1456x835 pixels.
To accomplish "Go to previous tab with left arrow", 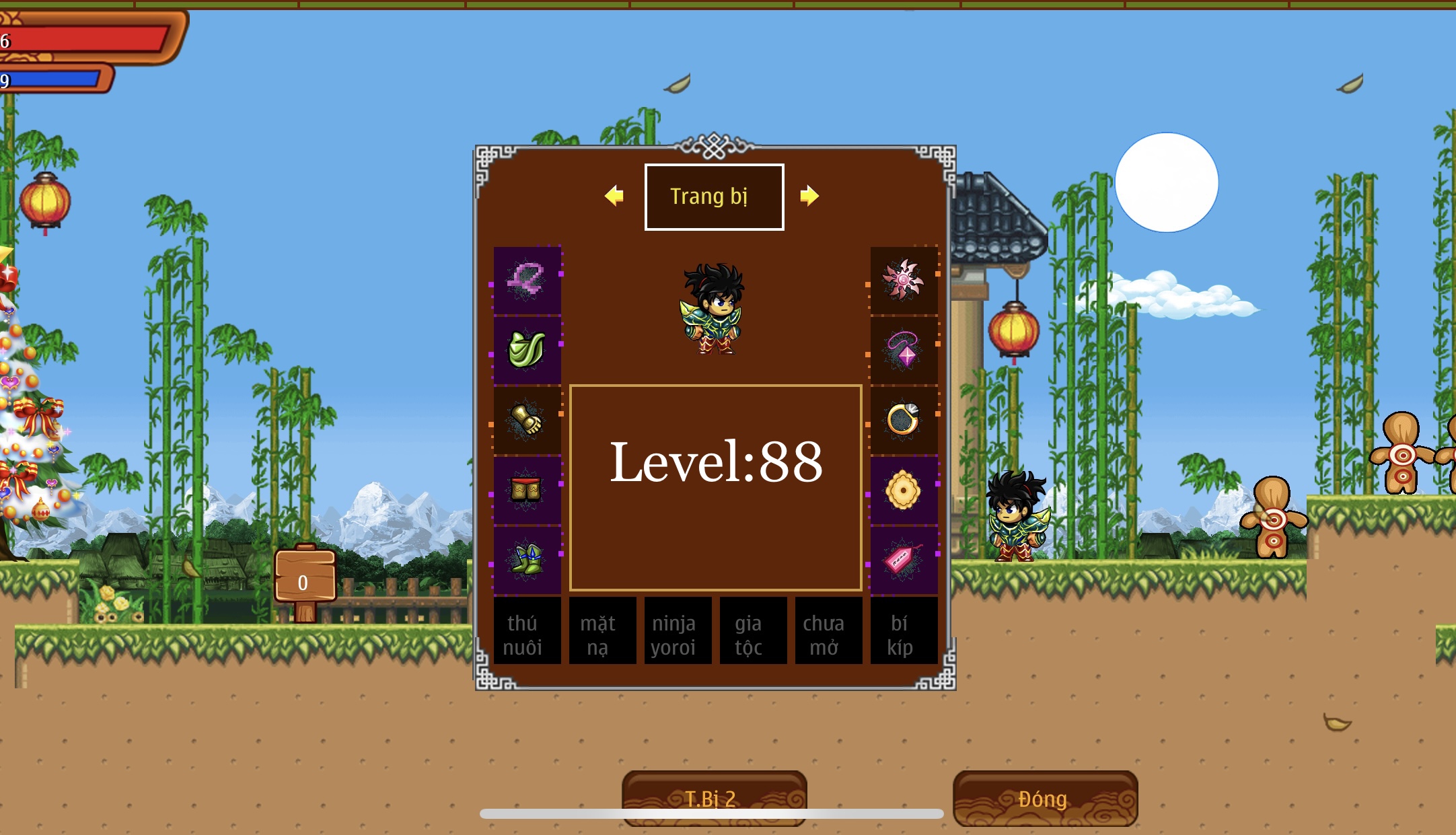I will (x=614, y=196).
